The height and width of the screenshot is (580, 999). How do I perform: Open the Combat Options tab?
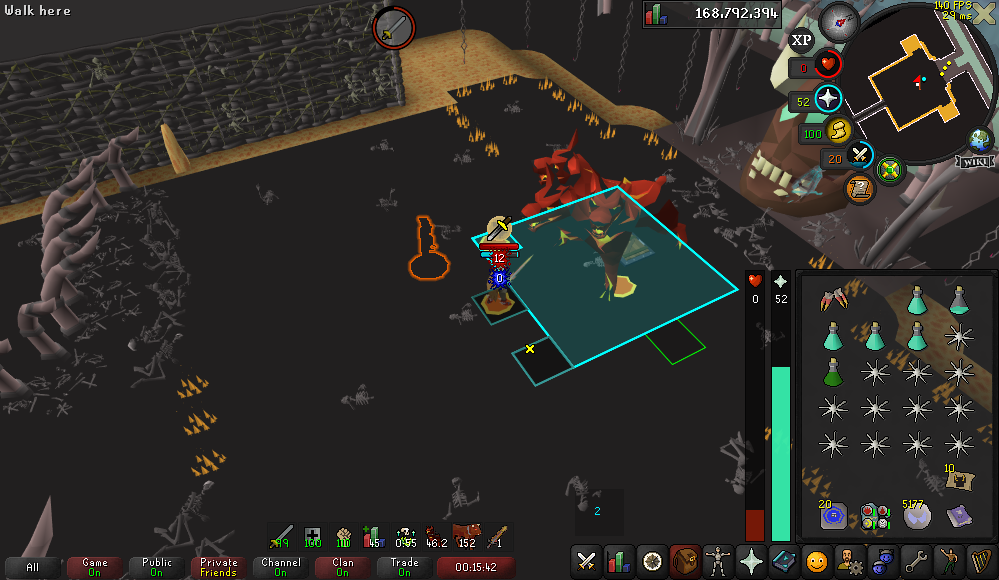click(587, 562)
